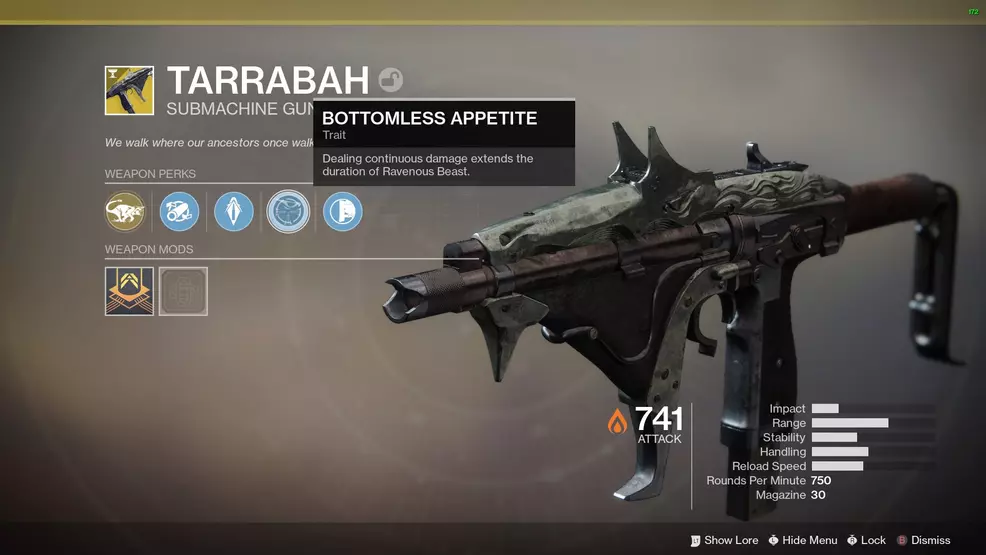
Task: Open the equipped orange chevron weapon mod
Action: pos(130,291)
